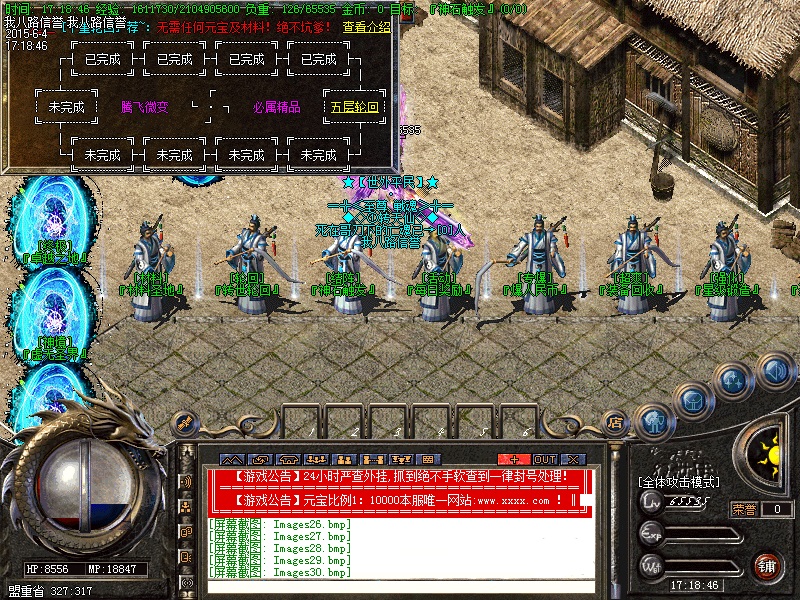This screenshot has height=600, width=800.
Task: Click the satellite icon beside the hotbar
Action: [x=182, y=422]
